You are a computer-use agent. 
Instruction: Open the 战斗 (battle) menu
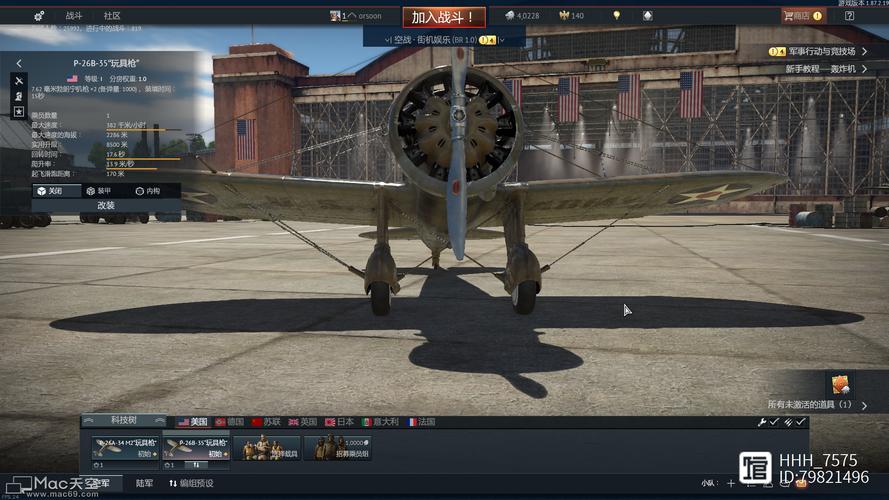click(x=74, y=16)
